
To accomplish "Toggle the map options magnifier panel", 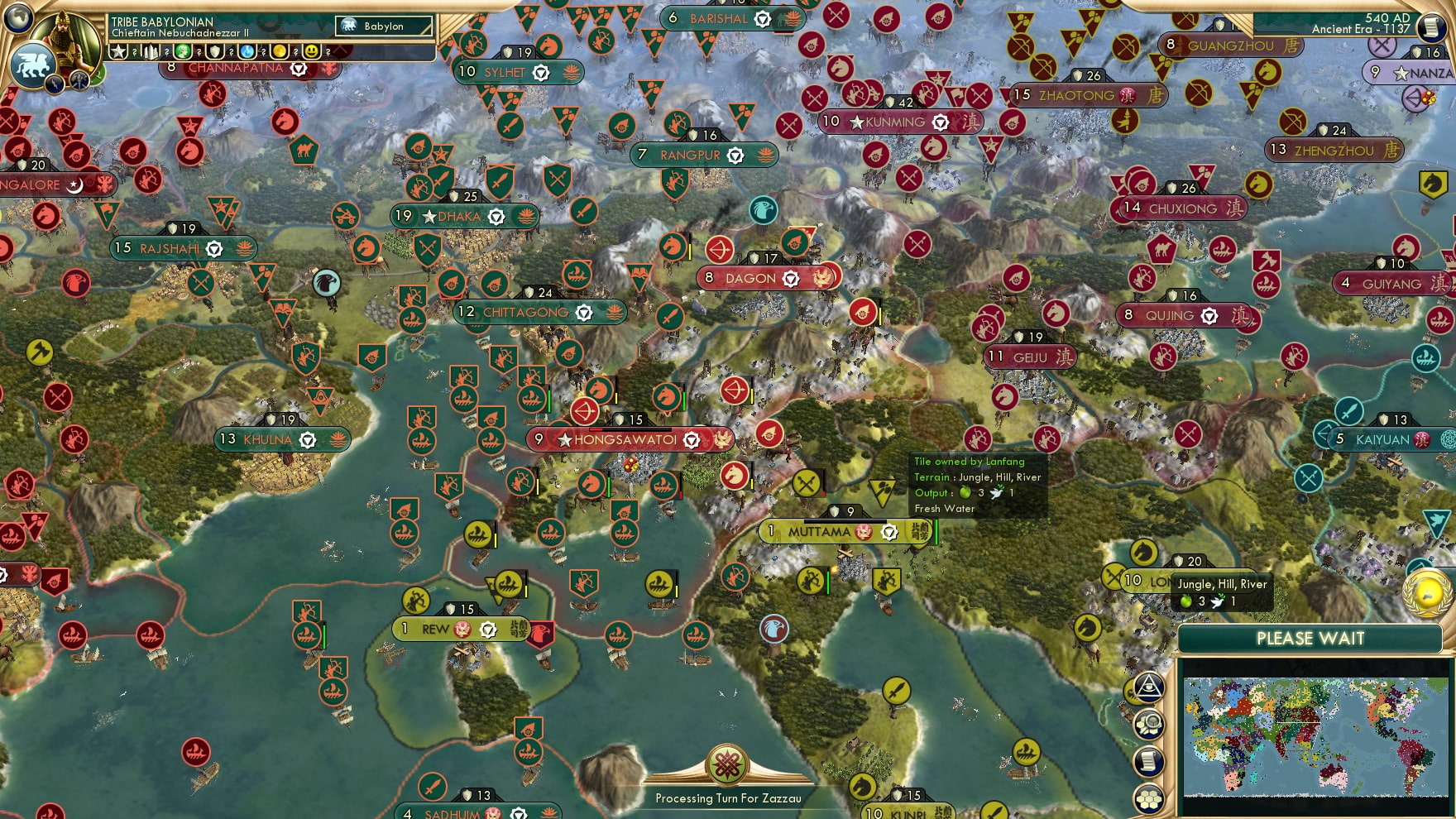I will point(1148,724).
